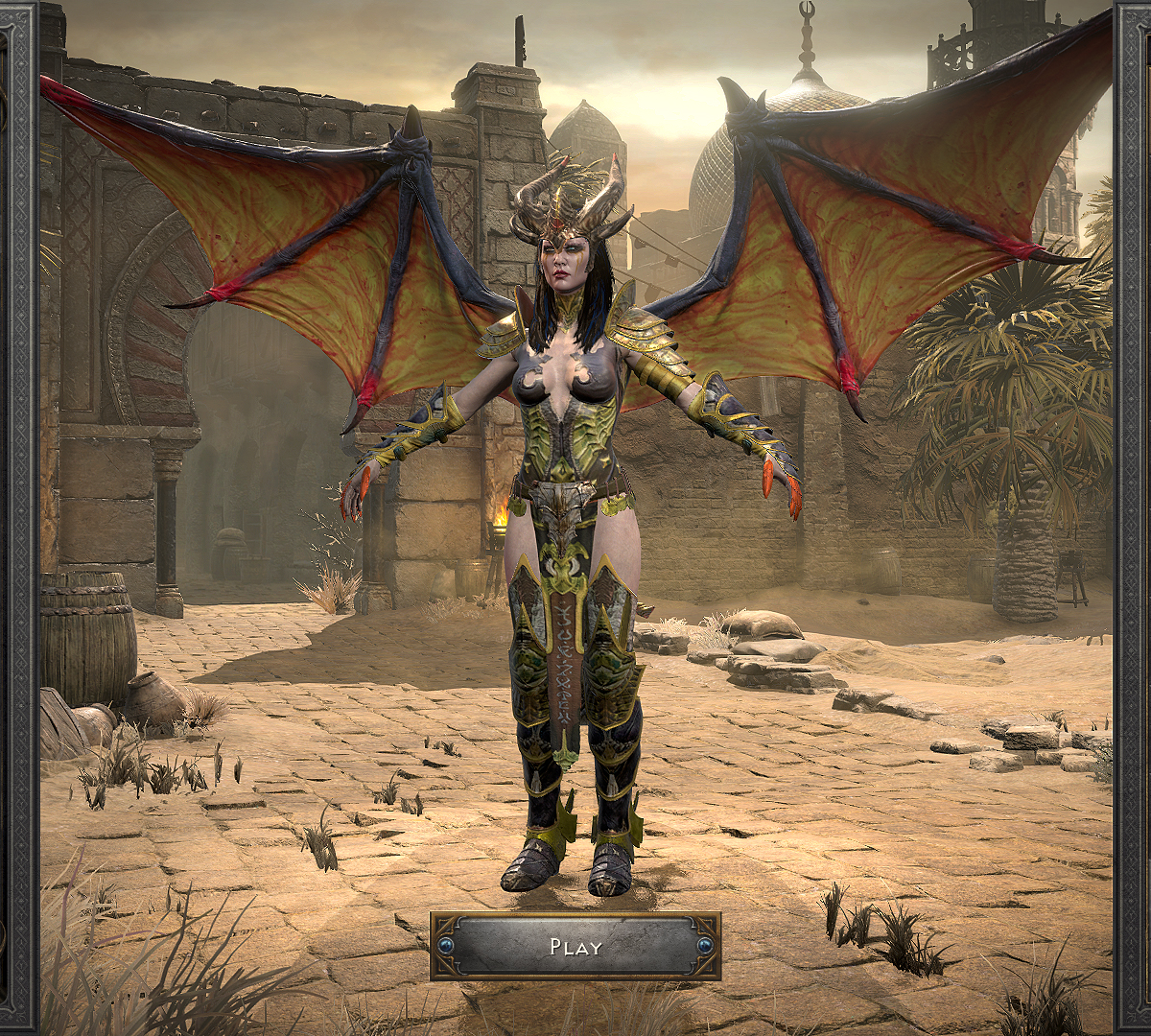The width and height of the screenshot is (1151, 1036).
Task: Click the Play button
Action: 575,947
